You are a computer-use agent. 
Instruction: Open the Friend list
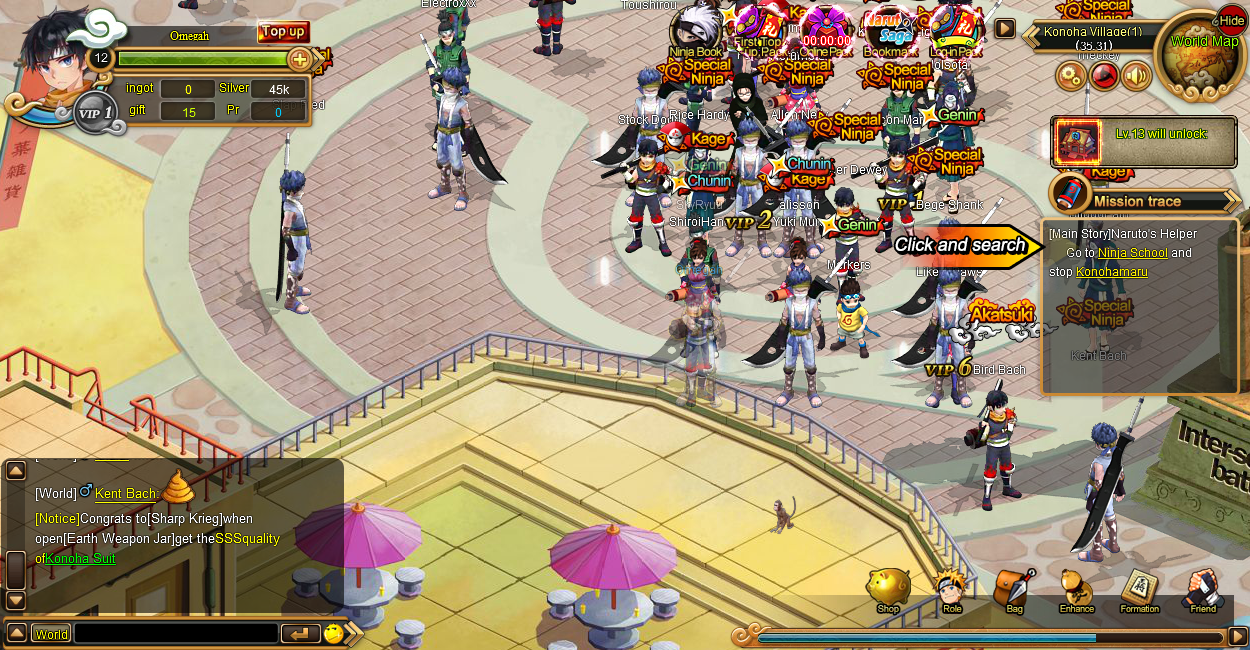click(x=1202, y=590)
